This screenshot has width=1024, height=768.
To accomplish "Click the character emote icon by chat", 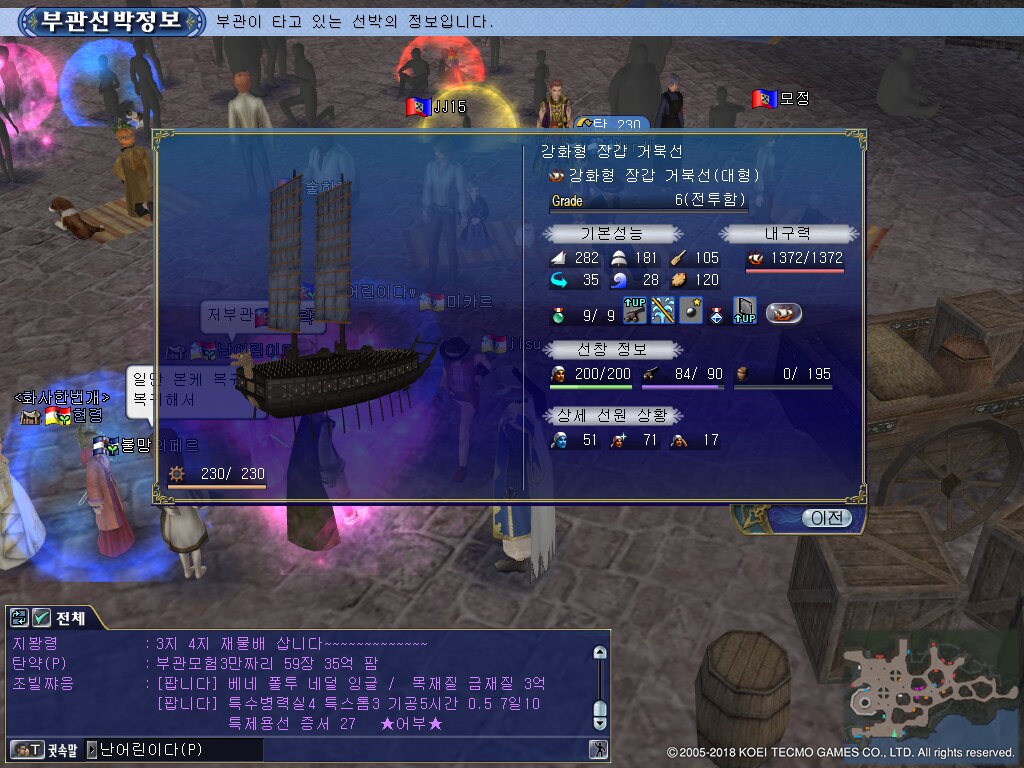I will [598, 749].
